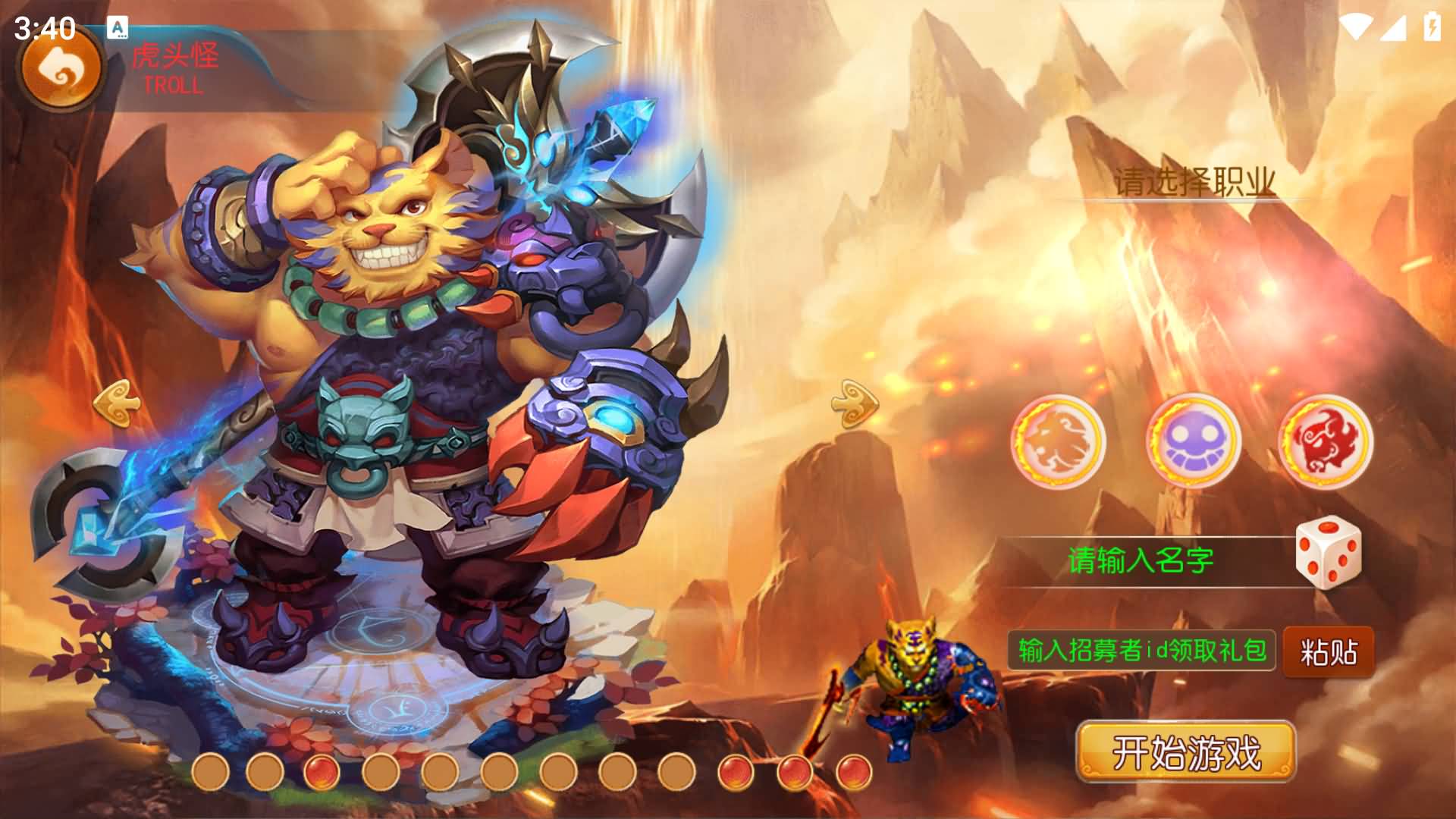Choose the orange lion class emblem
This screenshot has height=819, width=1456.
(x=1059, y=441)
